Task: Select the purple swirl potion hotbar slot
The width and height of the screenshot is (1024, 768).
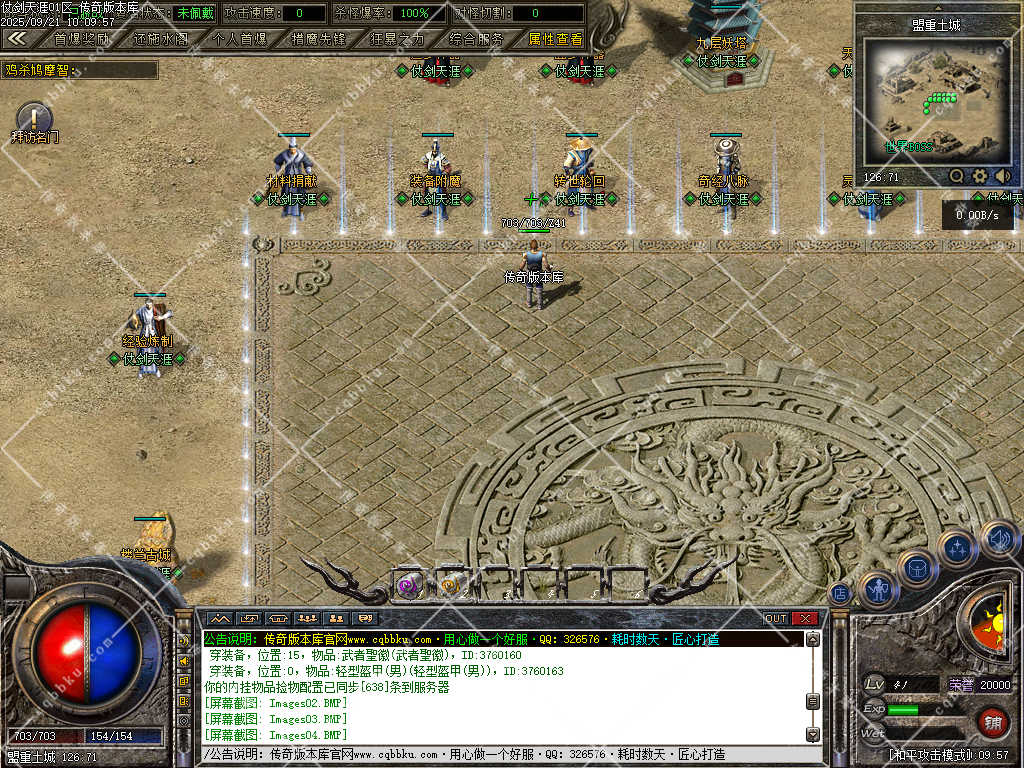Action: coord(406,586)
